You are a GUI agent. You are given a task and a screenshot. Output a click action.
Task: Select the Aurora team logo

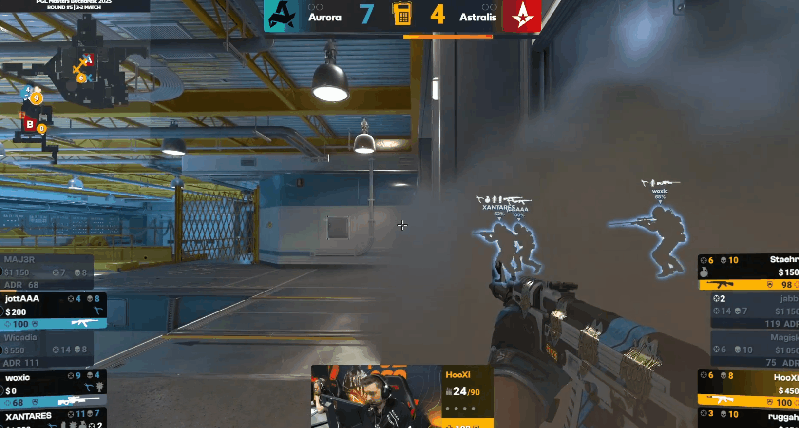[283, 16]
